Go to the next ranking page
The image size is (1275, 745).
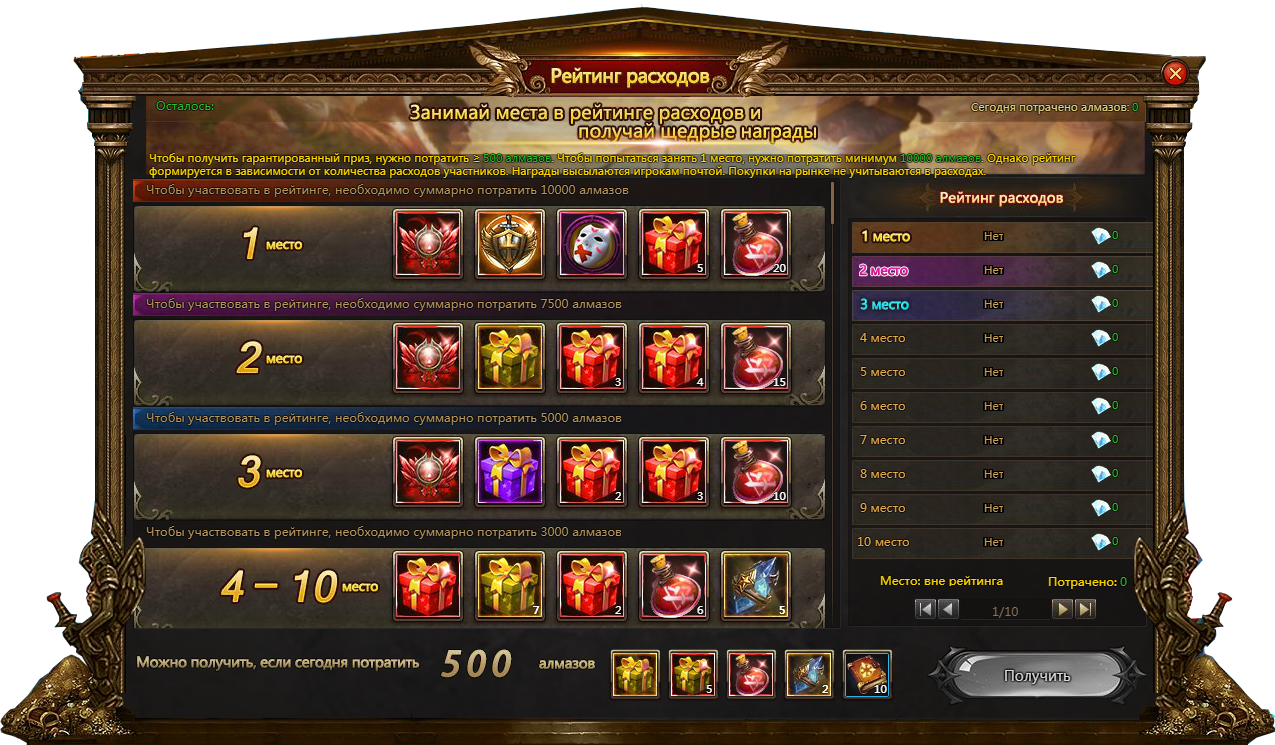pyautogui.click(x=1063, y=609)
